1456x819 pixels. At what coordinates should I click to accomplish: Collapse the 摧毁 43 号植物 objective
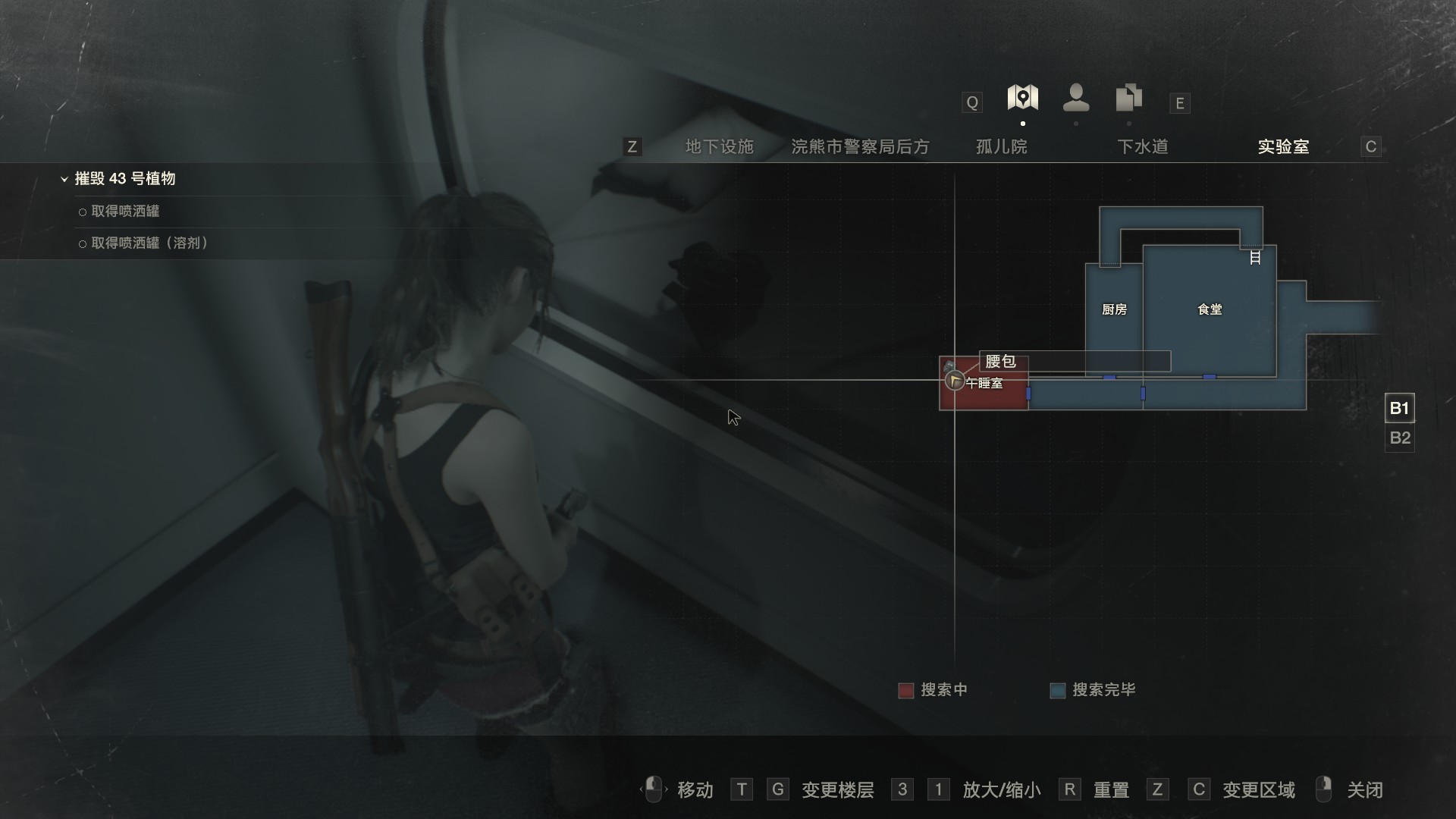pyautogui.click(x=64, y=179)
